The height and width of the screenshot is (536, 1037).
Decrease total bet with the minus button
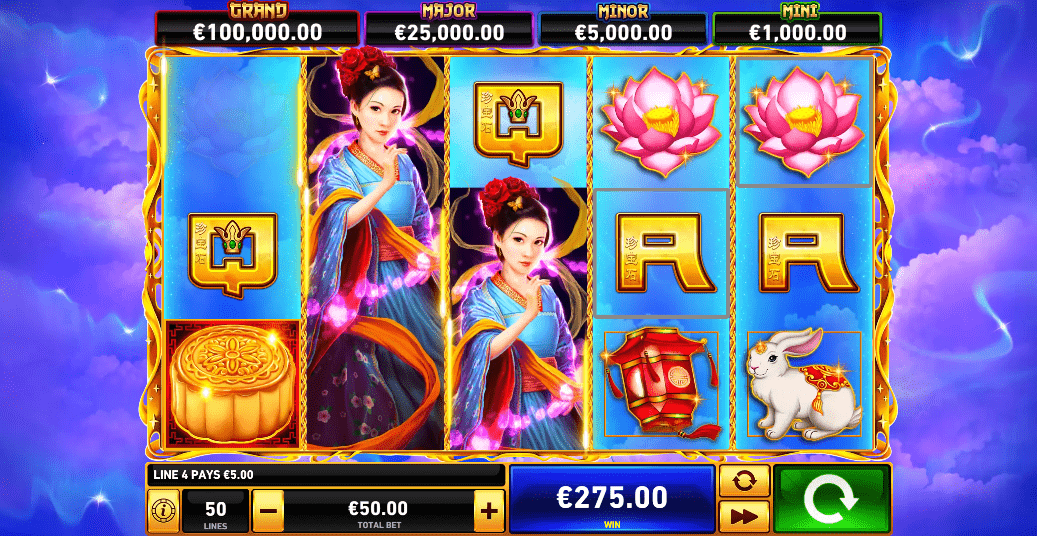[267, 511]
